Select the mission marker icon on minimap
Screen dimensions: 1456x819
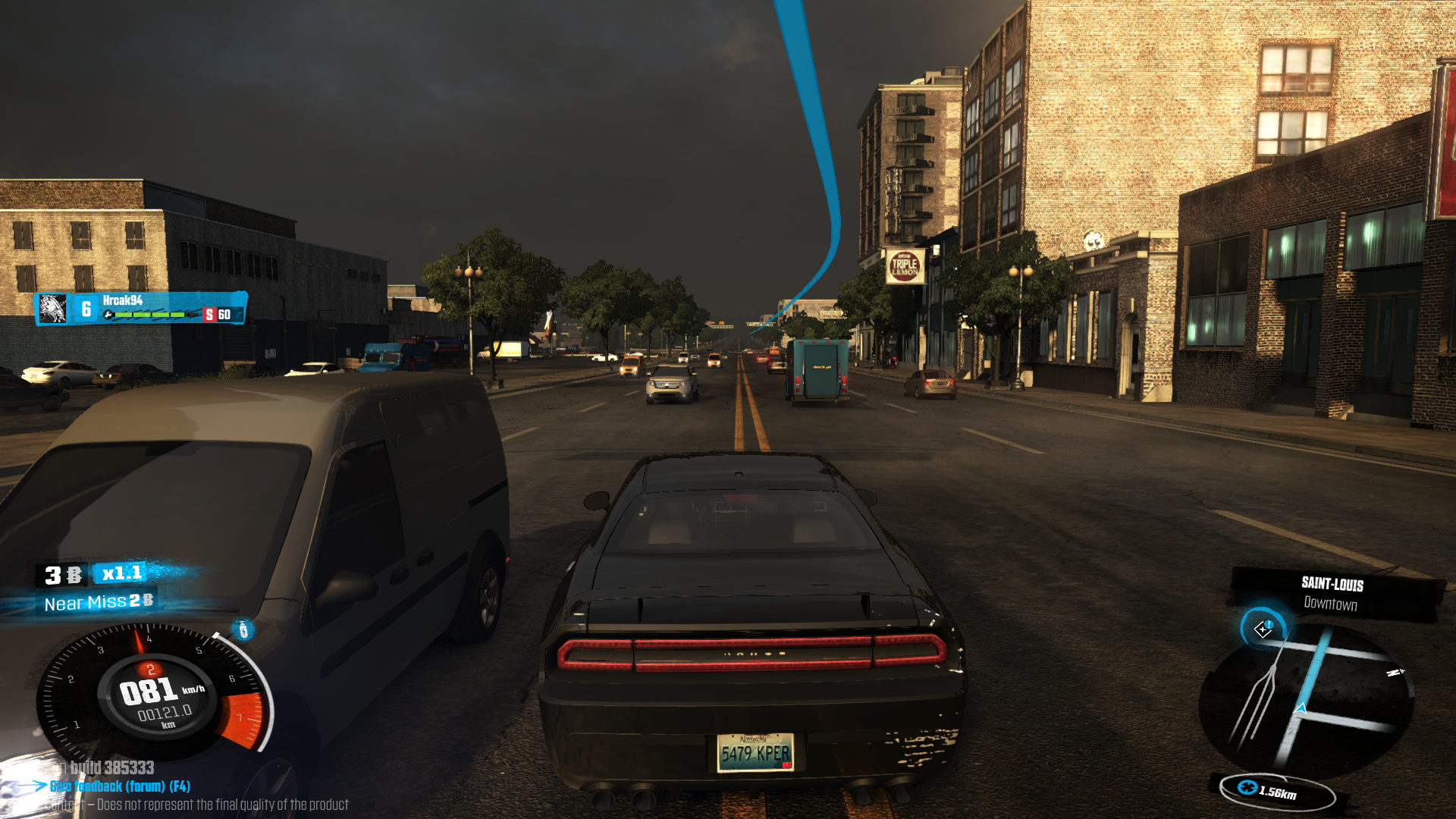(x=1263, y=629)
